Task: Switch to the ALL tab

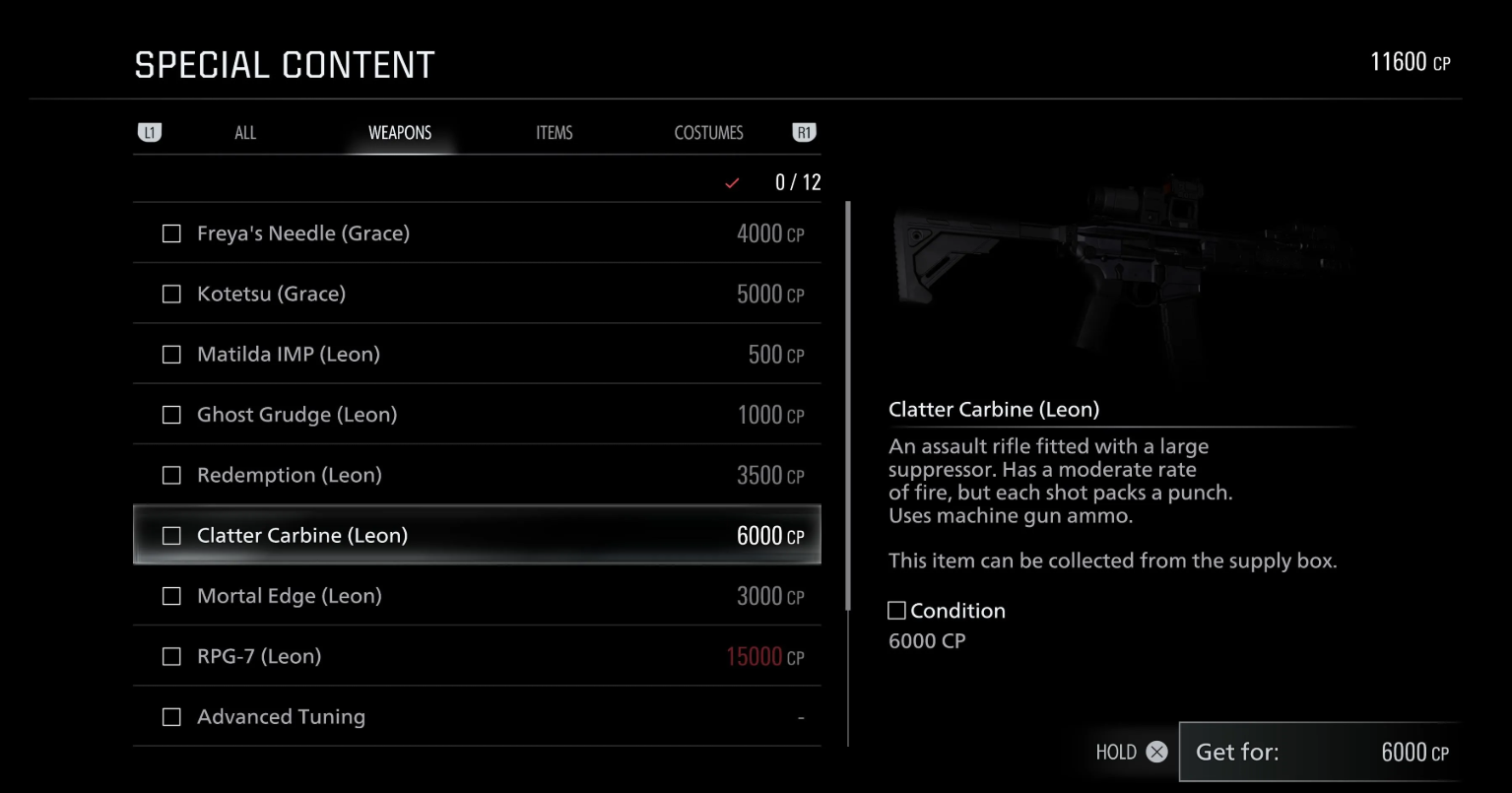Action: [245, 133]
